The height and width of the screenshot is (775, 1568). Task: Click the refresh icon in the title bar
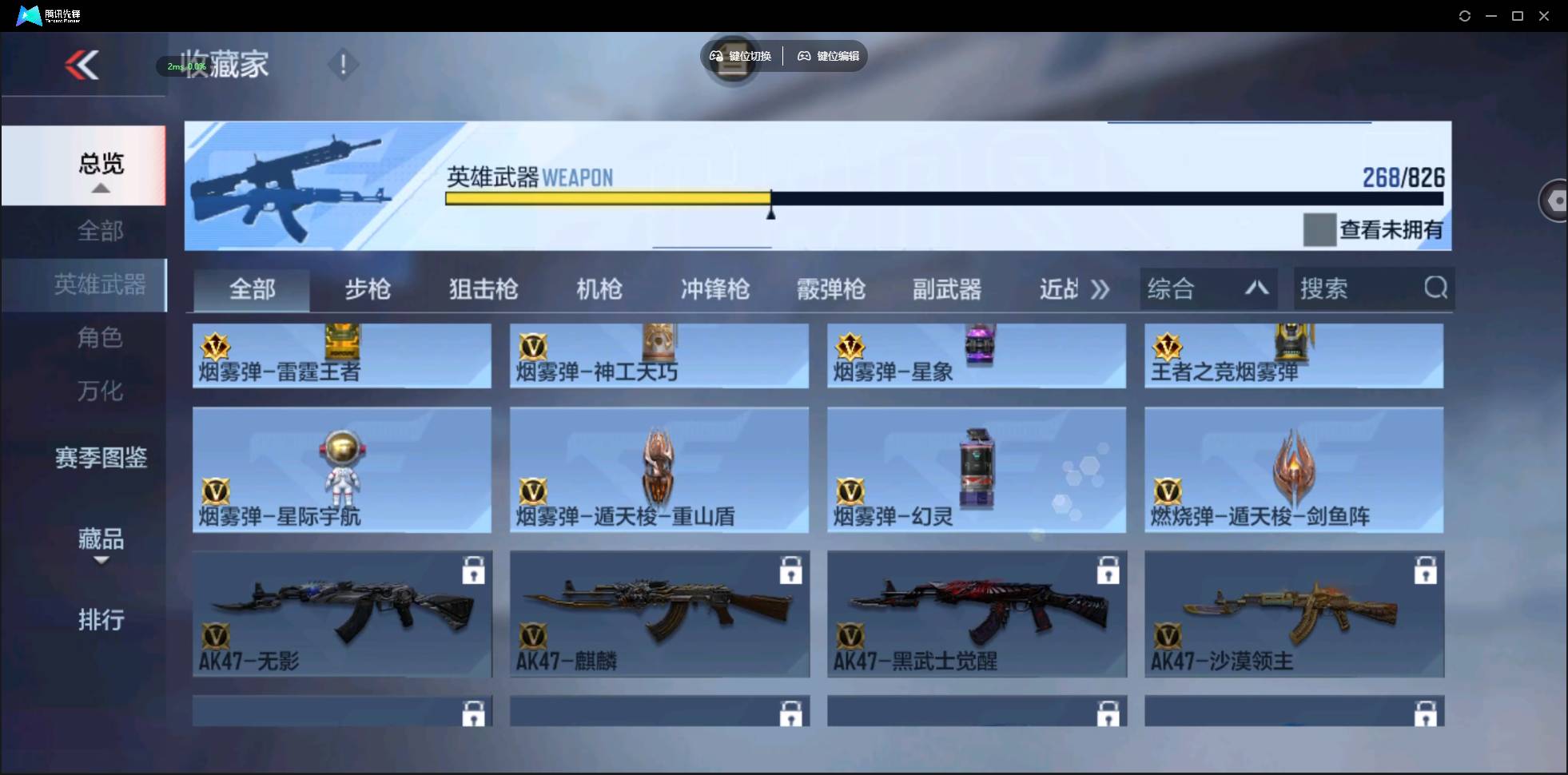[x=1464, y=15]
